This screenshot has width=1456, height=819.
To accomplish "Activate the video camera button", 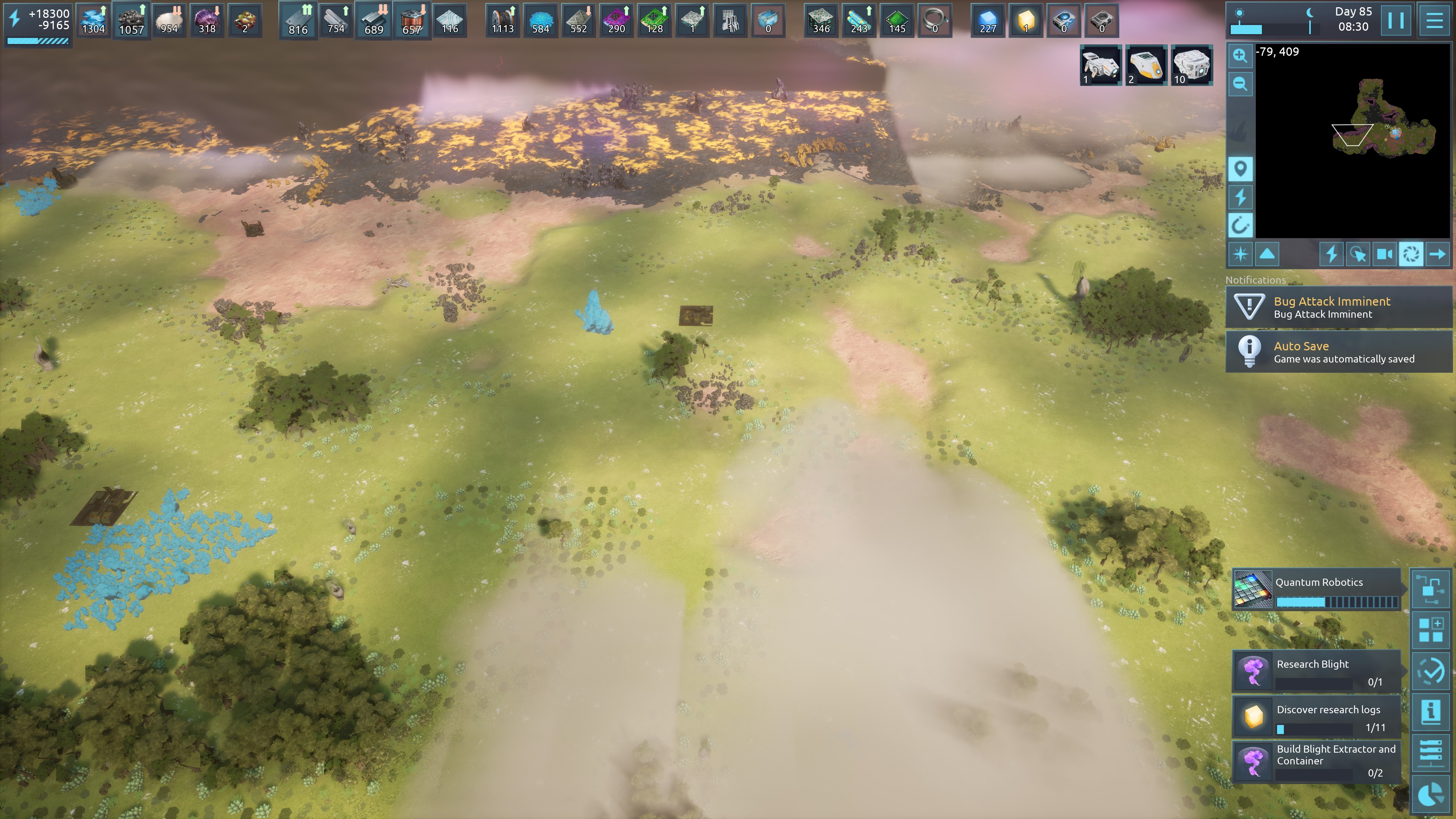I will point(1384,254).
